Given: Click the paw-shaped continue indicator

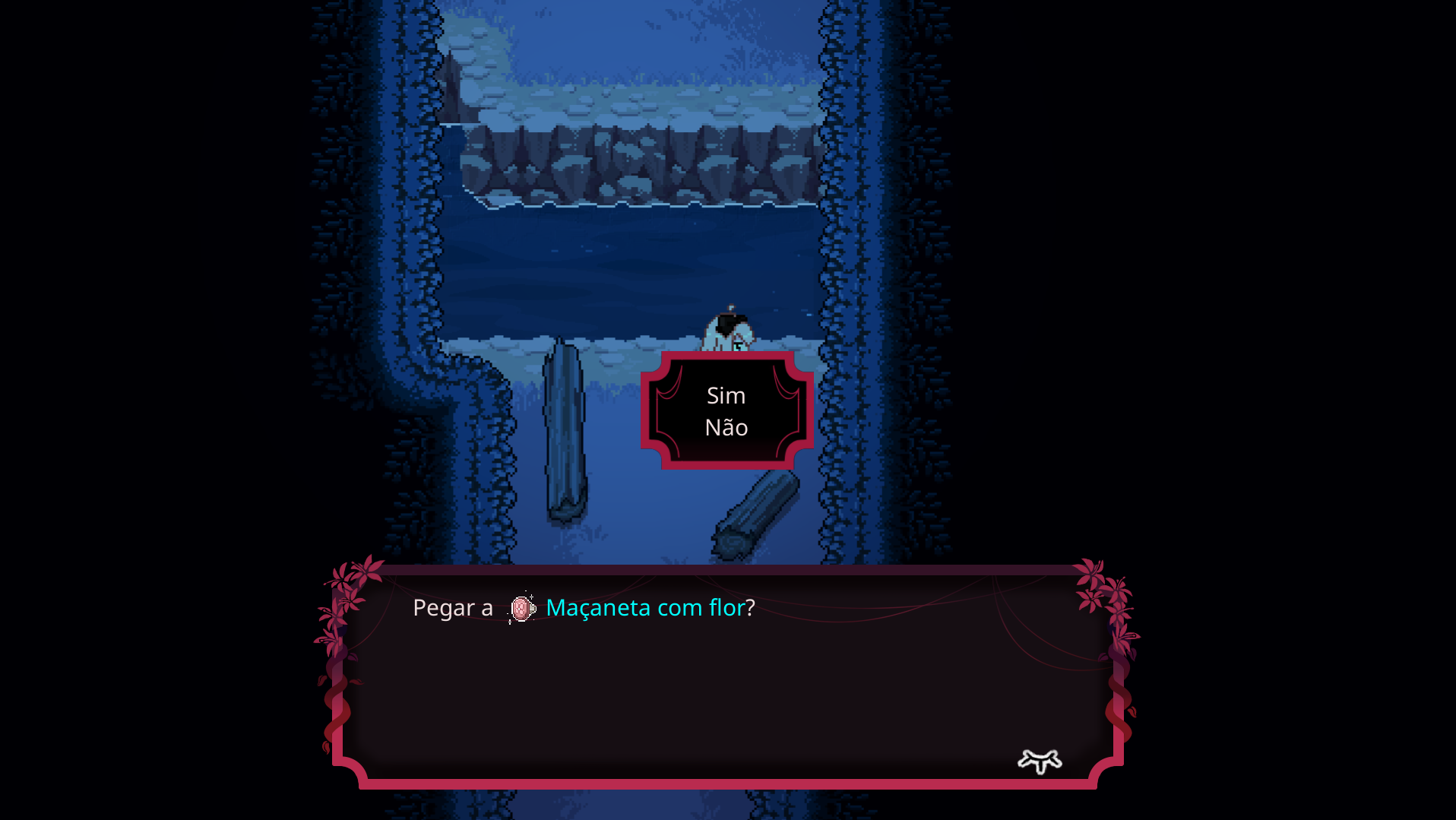Looking at the screenshot, I should [x=1040, y=760].
